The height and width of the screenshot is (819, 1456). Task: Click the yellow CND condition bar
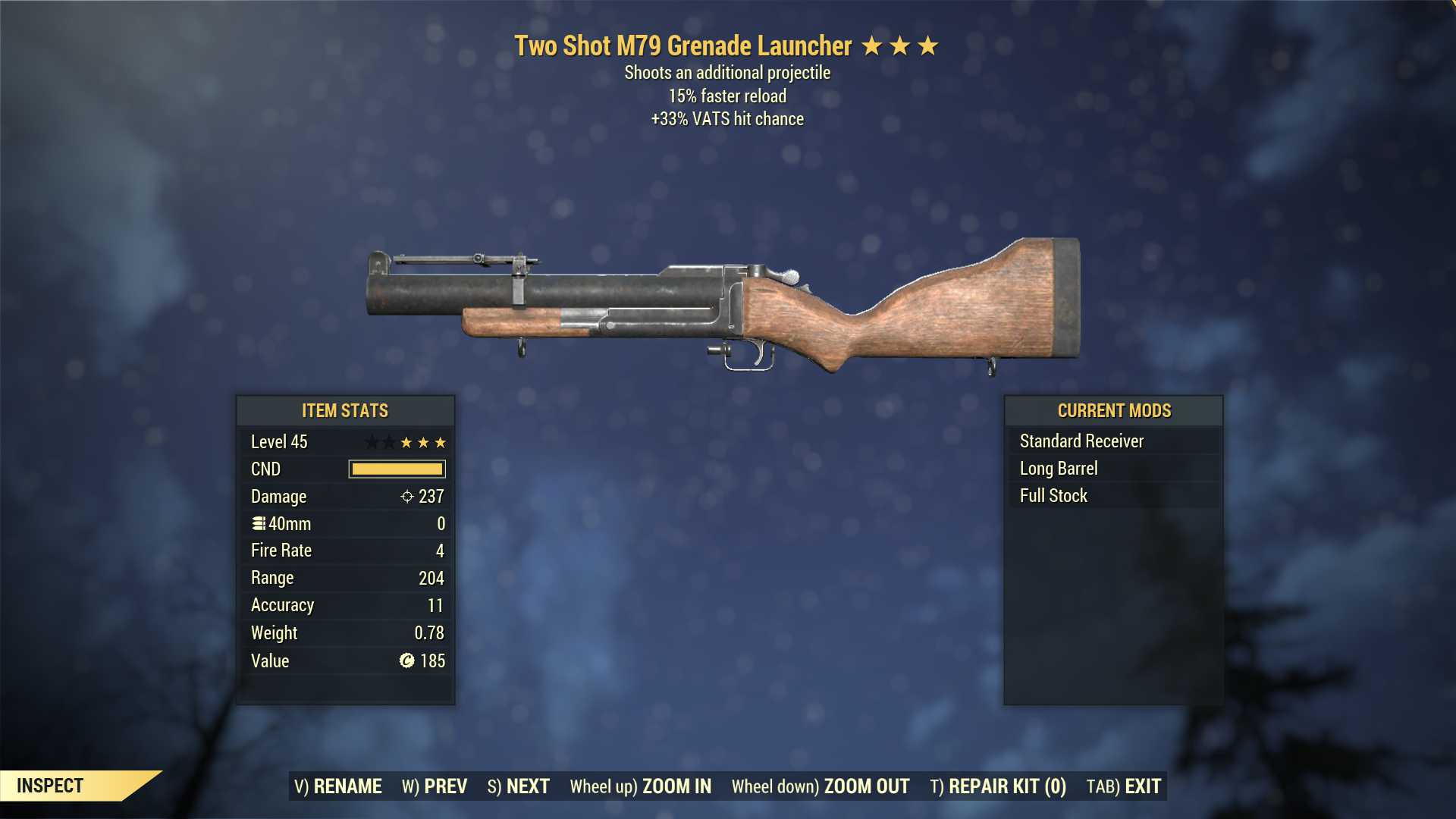pyautogui.click(x=395, y=469)
